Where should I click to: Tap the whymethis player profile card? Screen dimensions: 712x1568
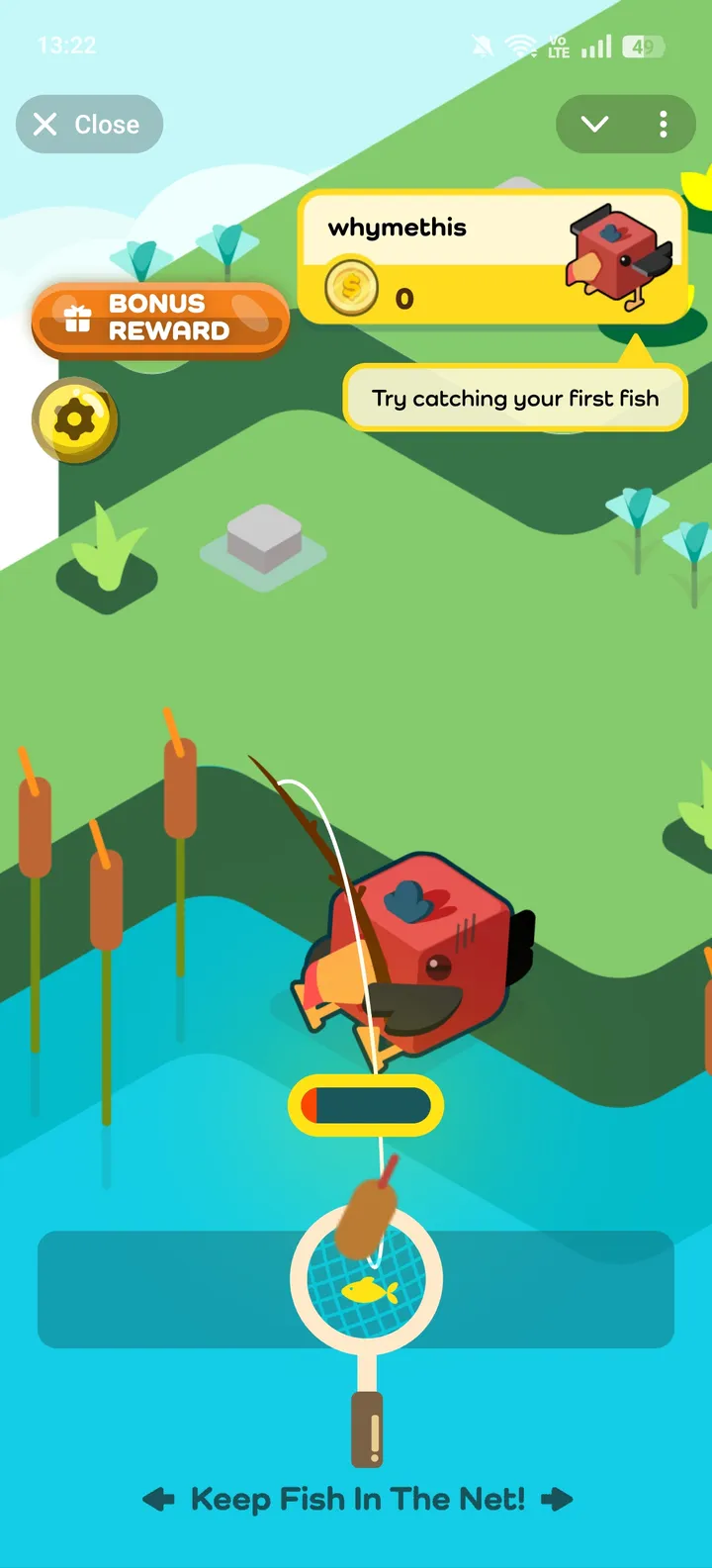492,257
